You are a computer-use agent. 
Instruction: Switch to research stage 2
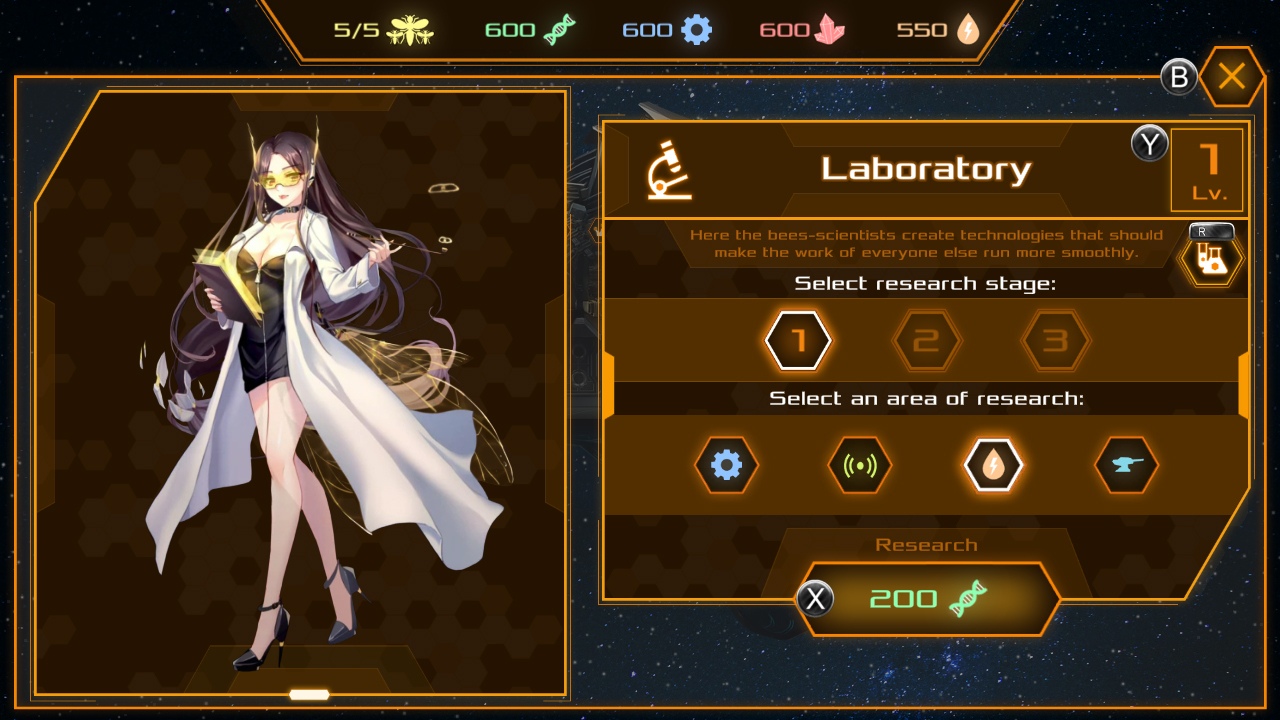pos(925,340)
